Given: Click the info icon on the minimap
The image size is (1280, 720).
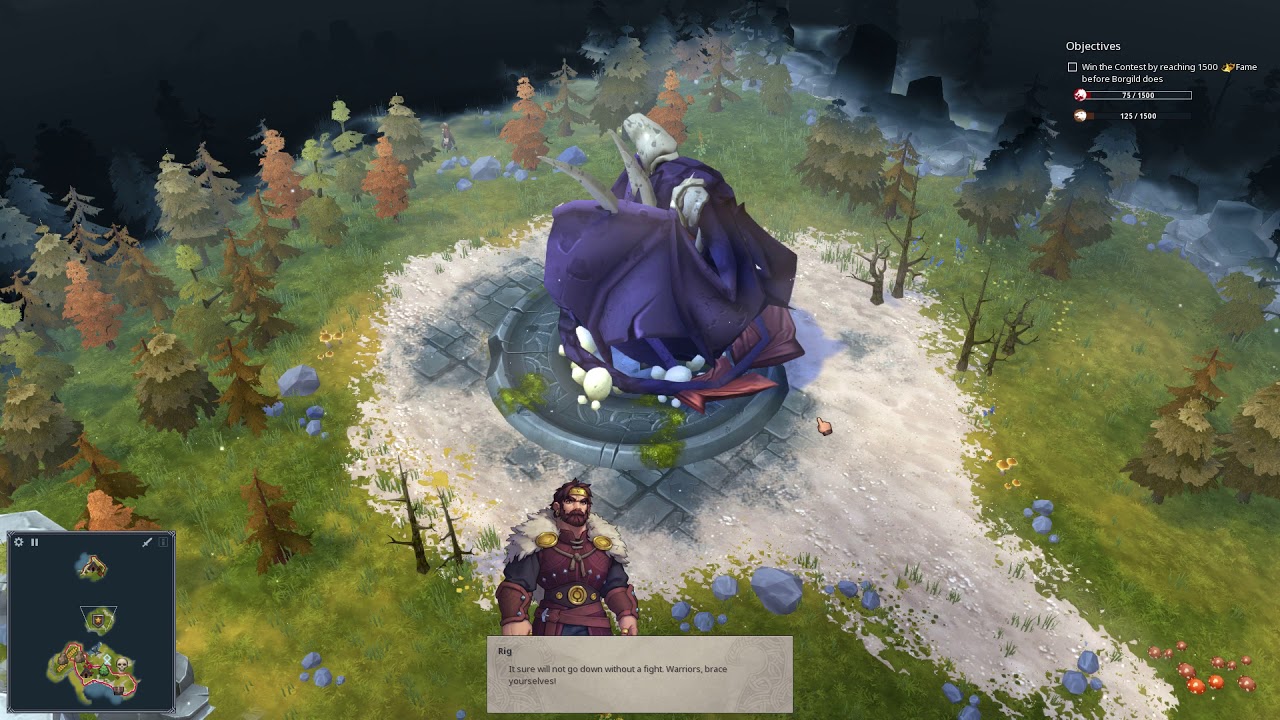Looking at the screenshot, I should tap(163, 542).
